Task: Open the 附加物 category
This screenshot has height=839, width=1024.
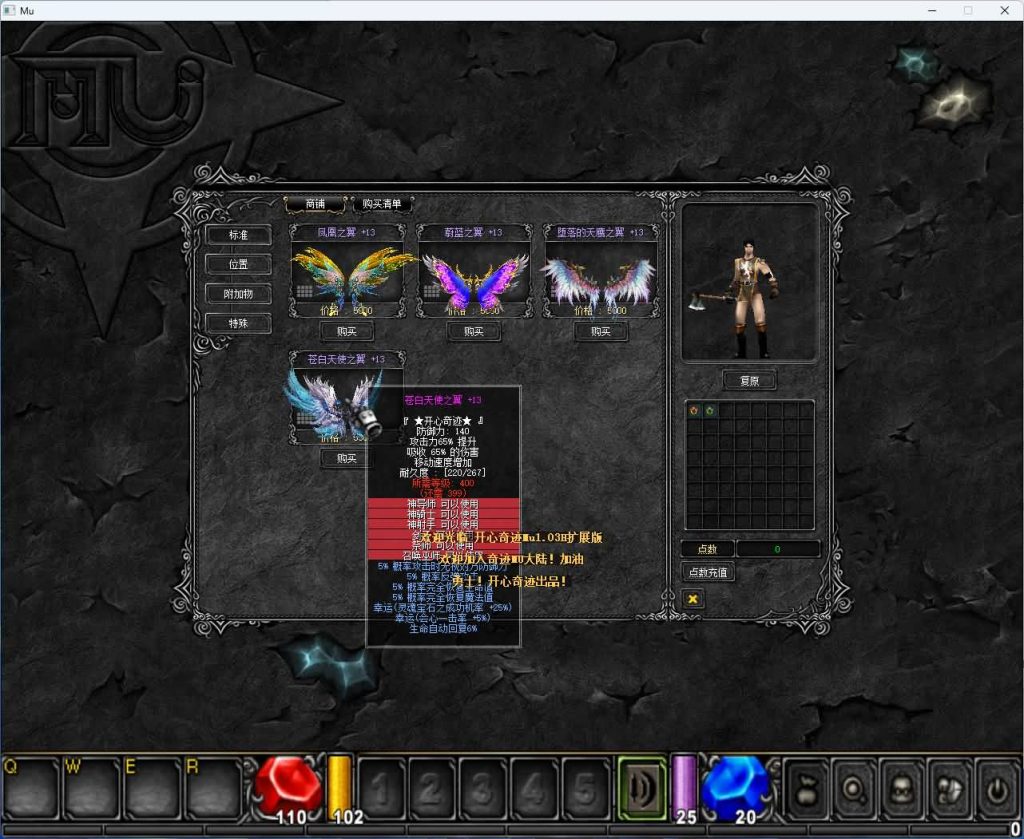Action: click(238, 294)
